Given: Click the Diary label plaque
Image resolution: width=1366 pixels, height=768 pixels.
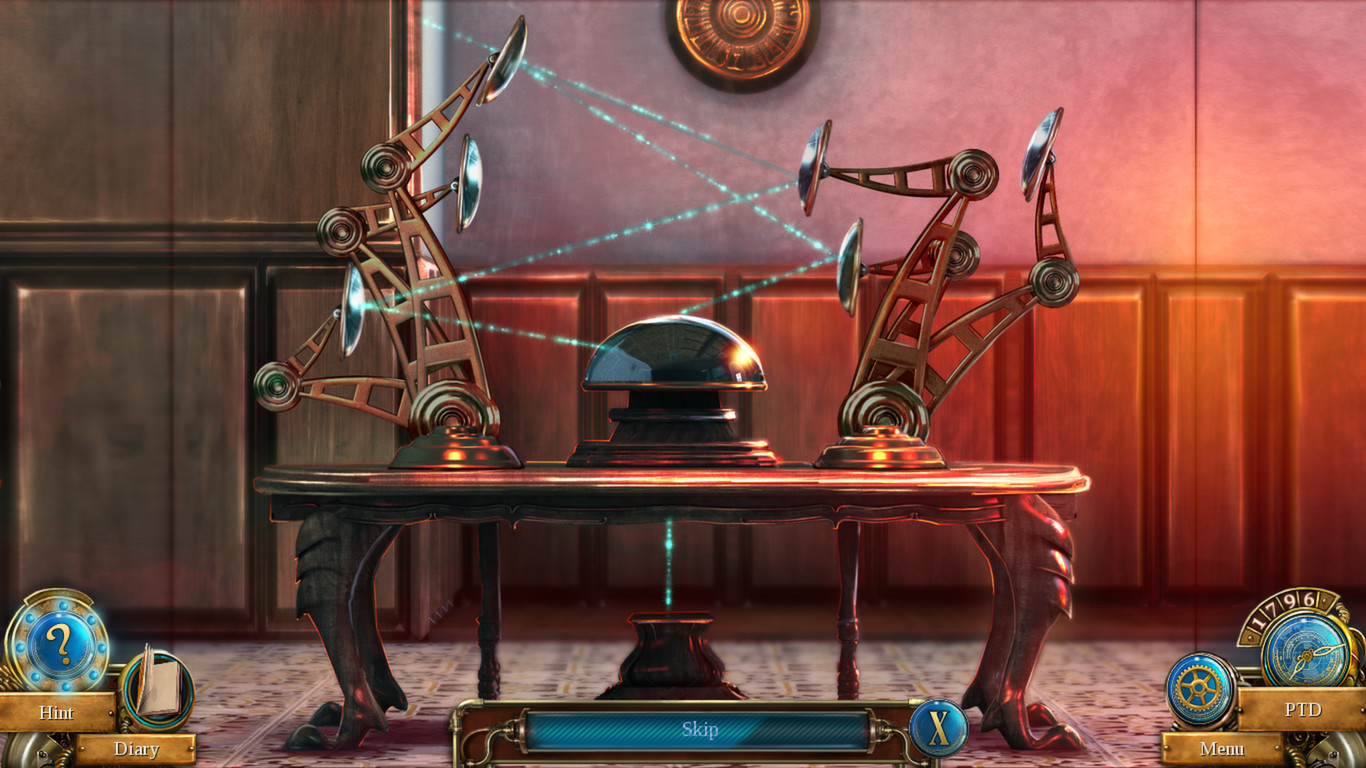Looking at the screenshot, I should click(138, 749).
